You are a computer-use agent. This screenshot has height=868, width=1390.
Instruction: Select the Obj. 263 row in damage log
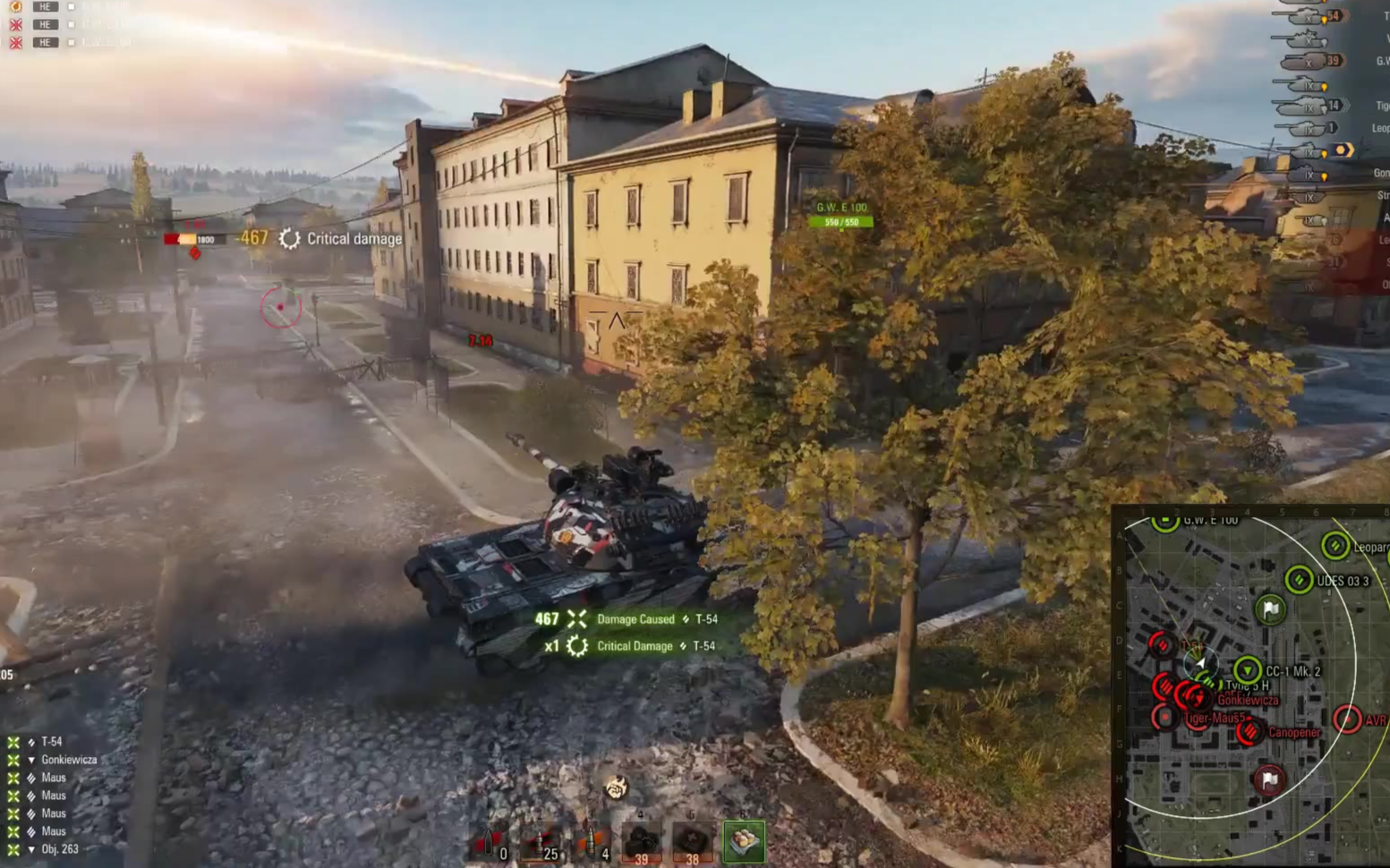[59, 849]
